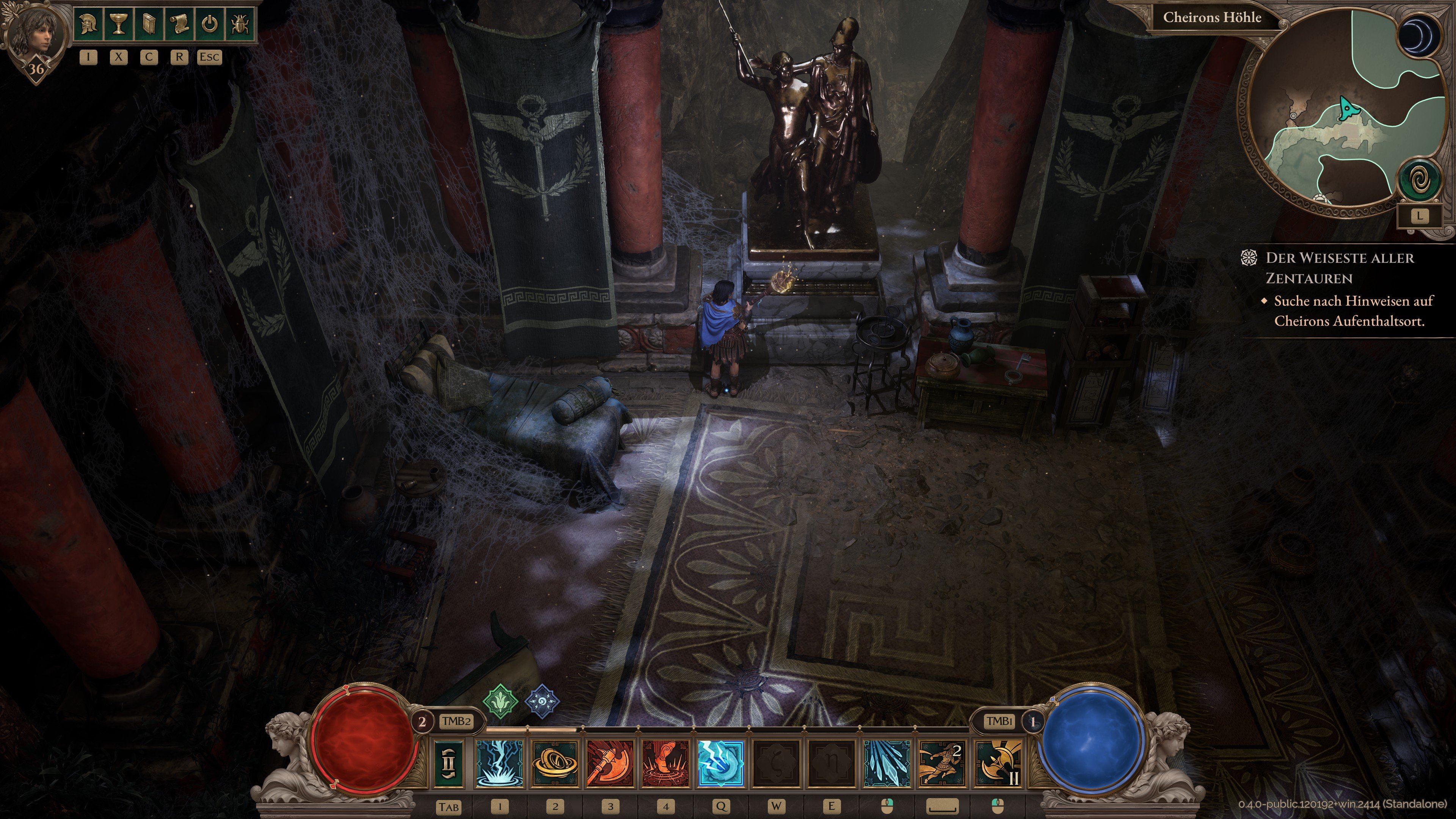This screenshot has height=819, width=1456.
Task: Click the golden chalice menu icon
Action: (x=119, y=24)
